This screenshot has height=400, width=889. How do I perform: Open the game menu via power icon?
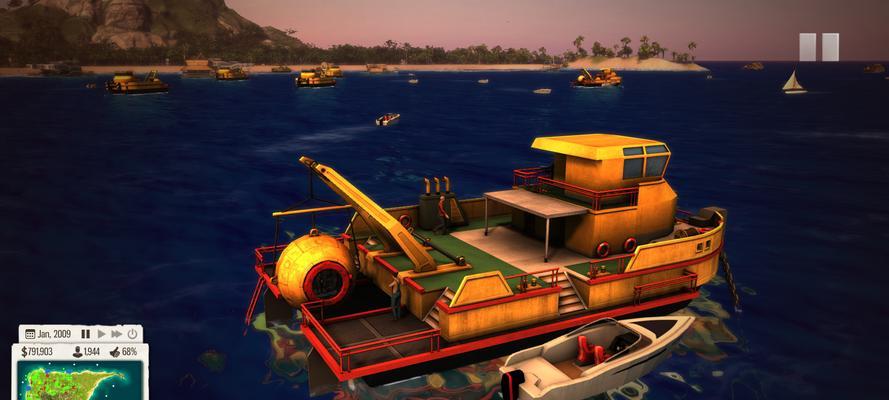click(131, 334)
